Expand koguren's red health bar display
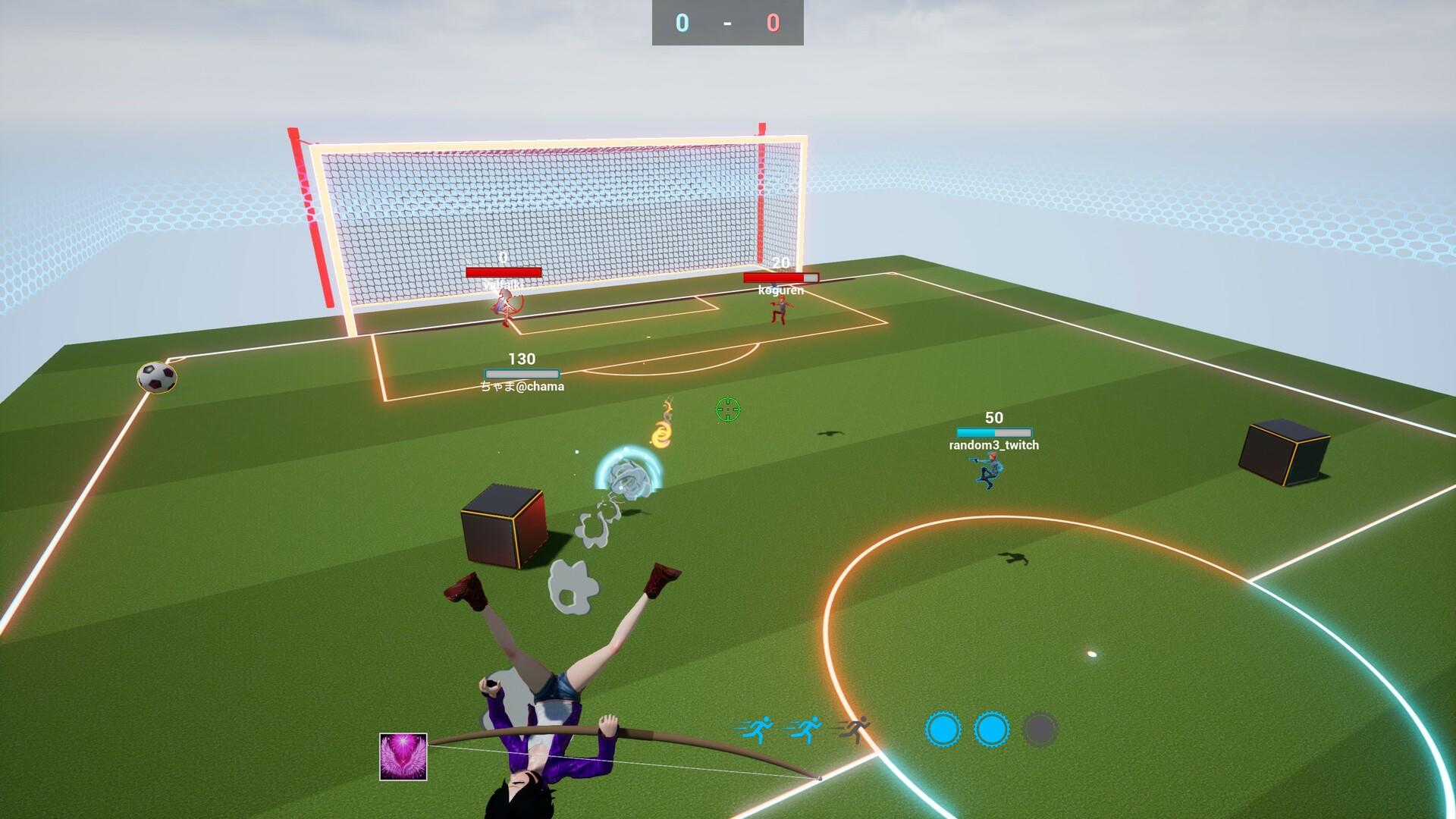Viewport: 1456px width, 819px height. (x=781, y=276)
